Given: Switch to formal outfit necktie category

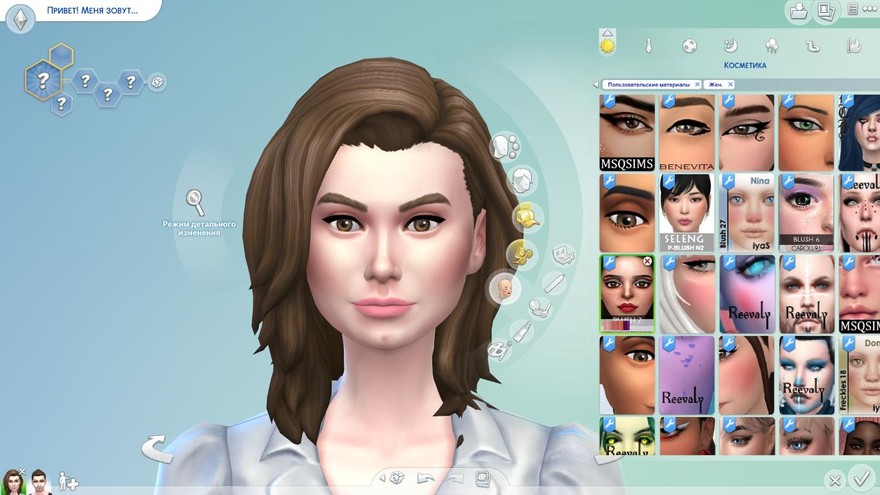Looking at the screenshot, I should pyautogui.click(x=648, y=46).
